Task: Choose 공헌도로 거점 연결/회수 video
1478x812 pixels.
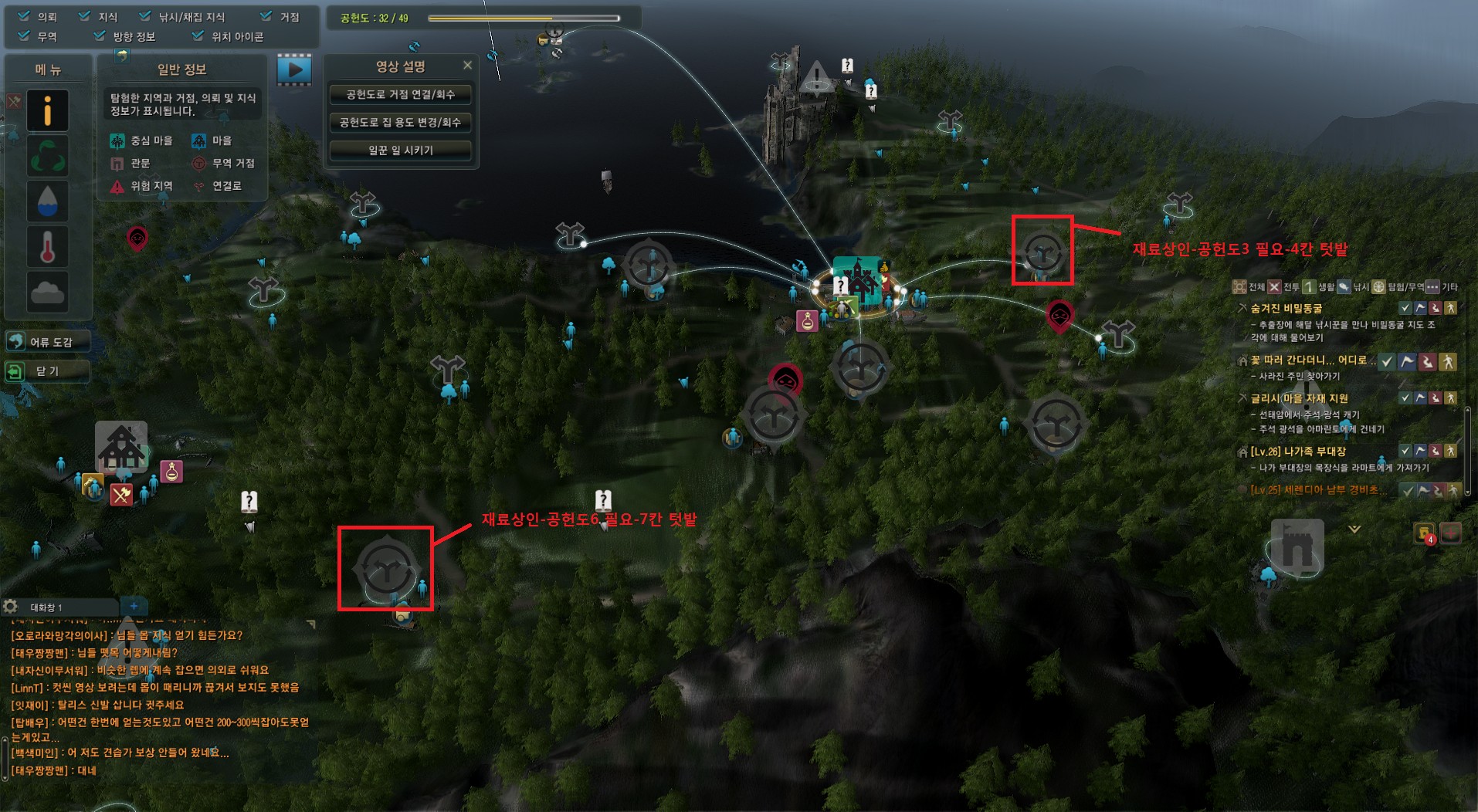Action: [400, 95]
